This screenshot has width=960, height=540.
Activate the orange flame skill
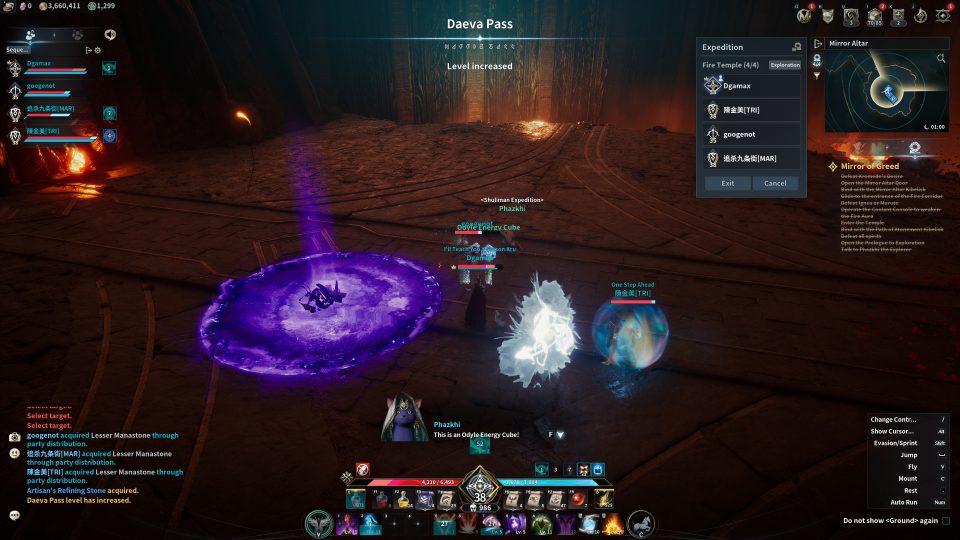tap(611, 523)
